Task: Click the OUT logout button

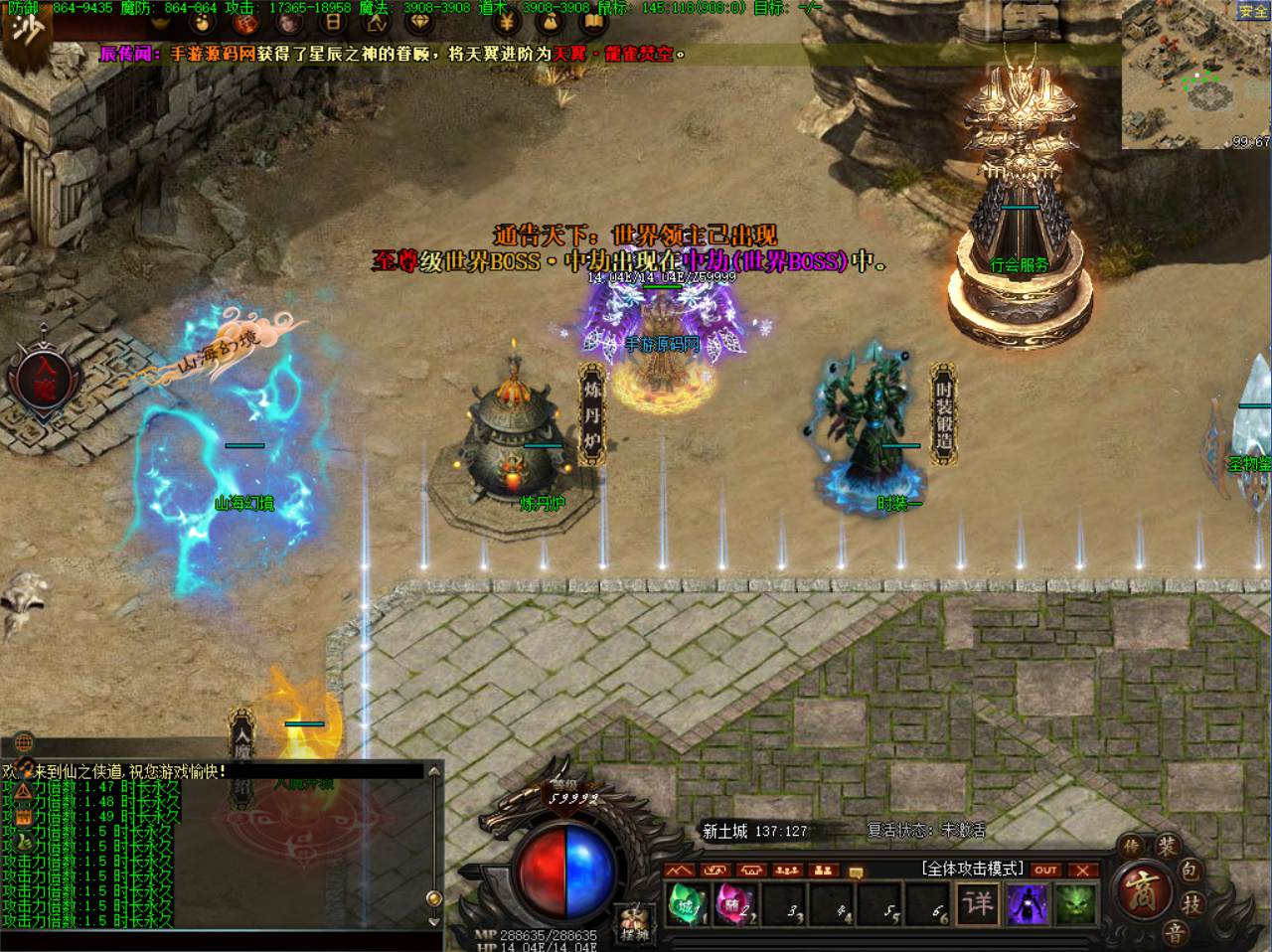Action: [x=1045, y=870]
